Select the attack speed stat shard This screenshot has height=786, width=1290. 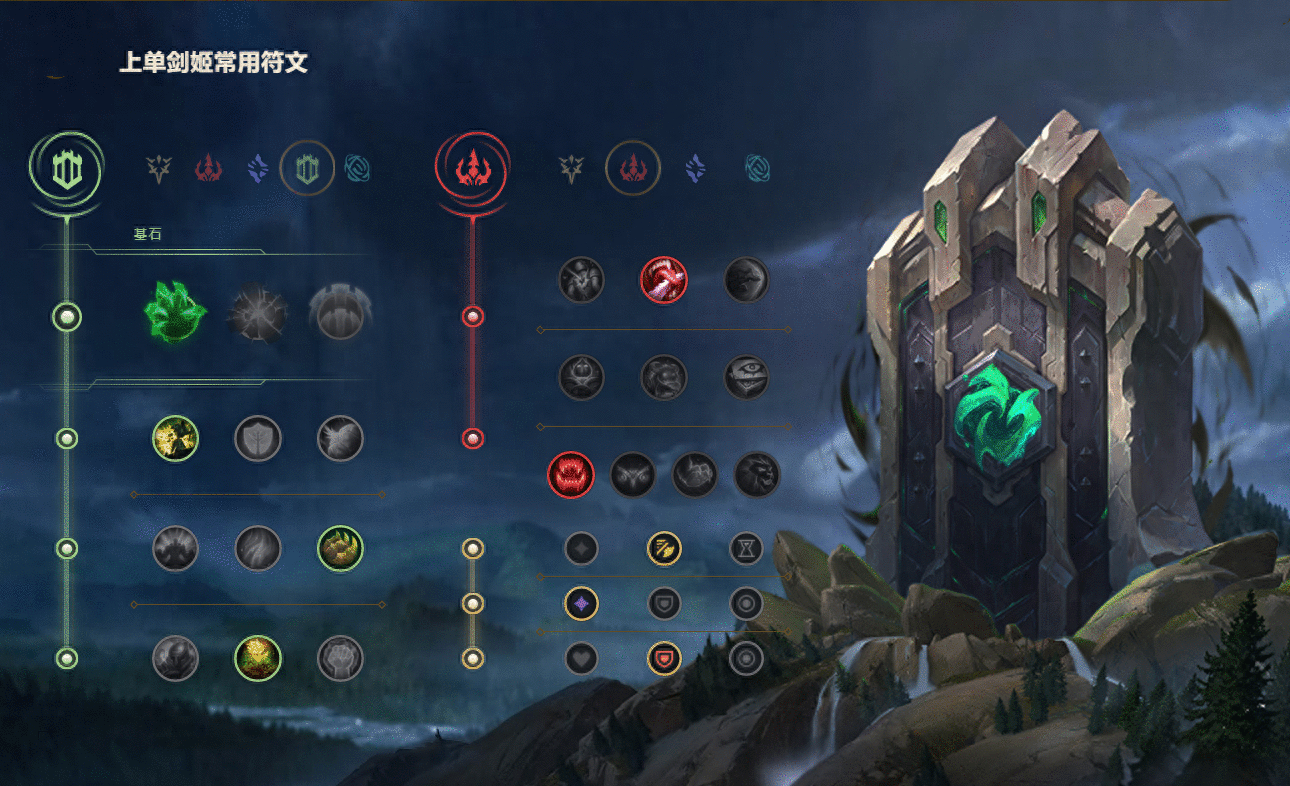click(664, 548)
